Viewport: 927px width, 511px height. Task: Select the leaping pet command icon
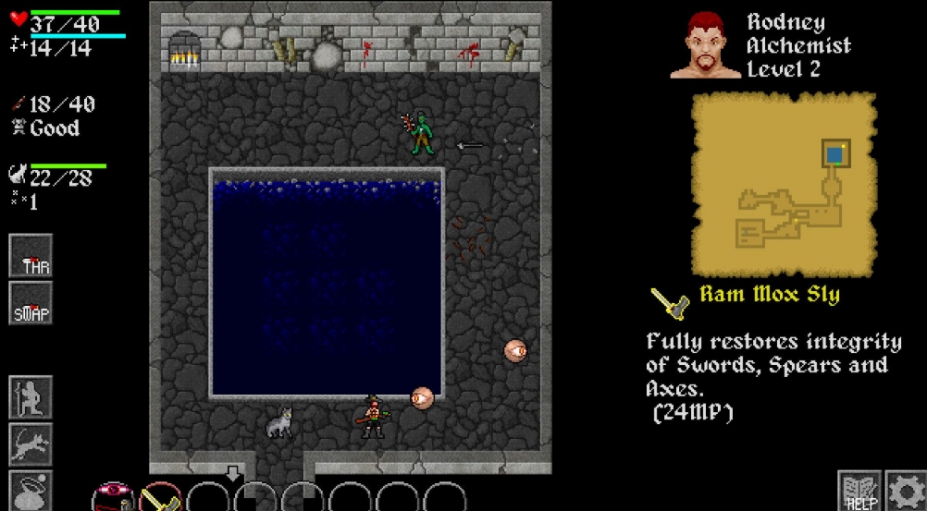tap(30, 444)
